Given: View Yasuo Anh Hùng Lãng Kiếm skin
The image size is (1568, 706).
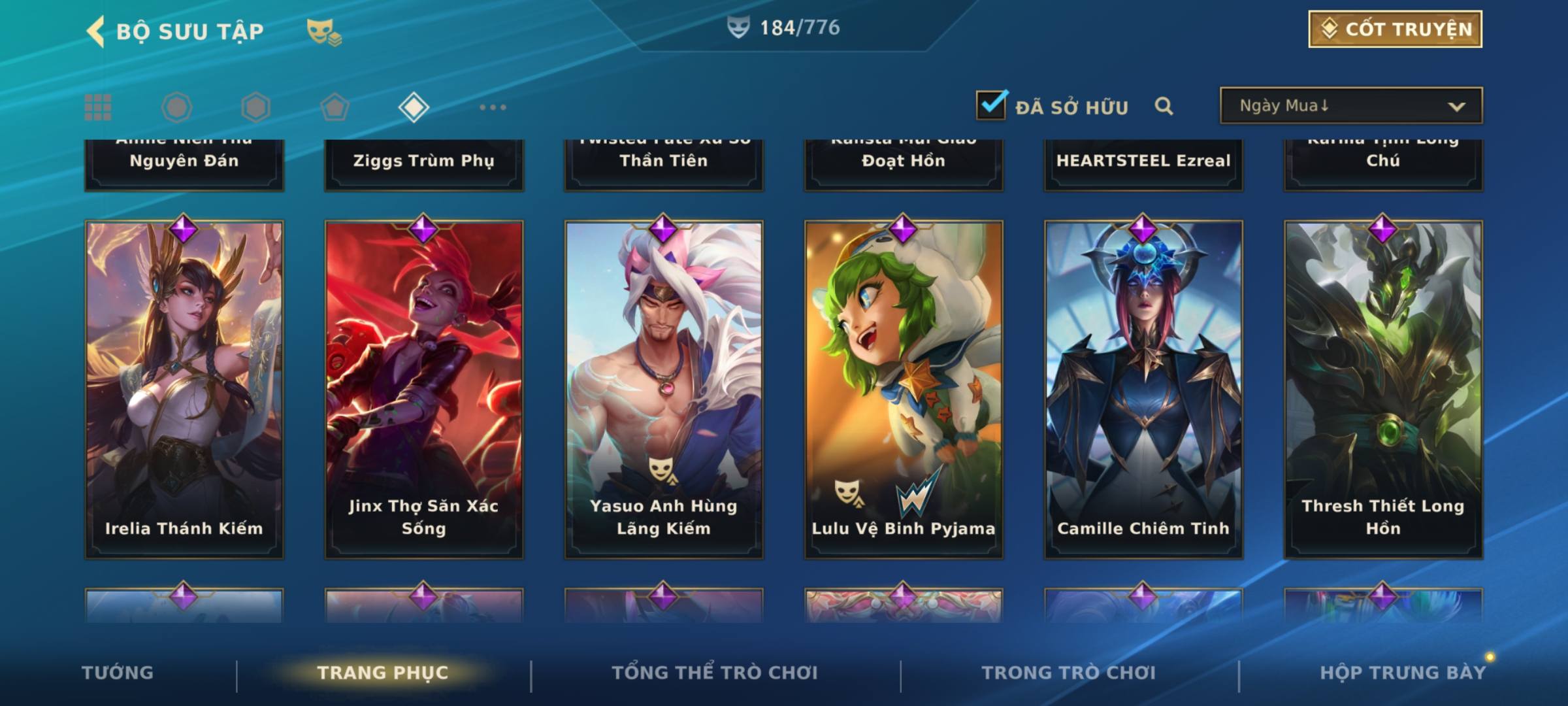Looking at the screenshot, I should [664, 390].
